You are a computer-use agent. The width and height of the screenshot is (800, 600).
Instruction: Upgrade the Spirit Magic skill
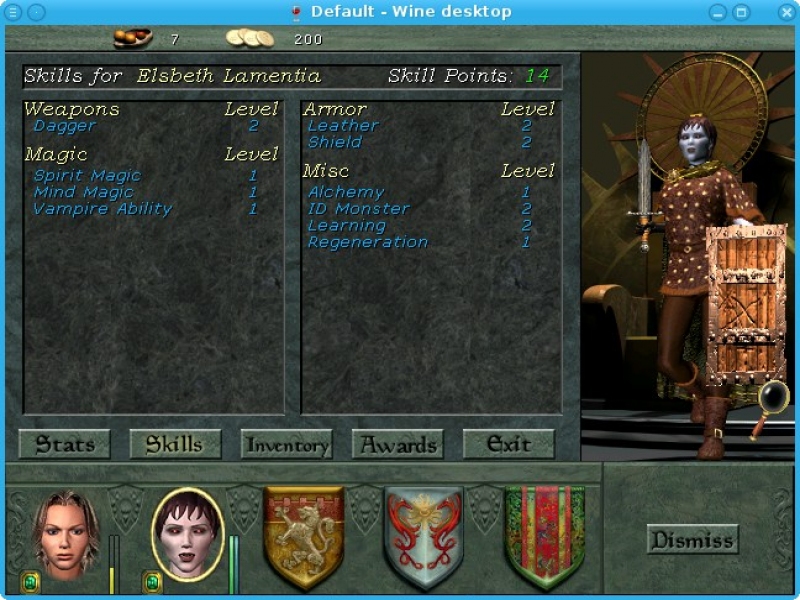pos(87,175)
